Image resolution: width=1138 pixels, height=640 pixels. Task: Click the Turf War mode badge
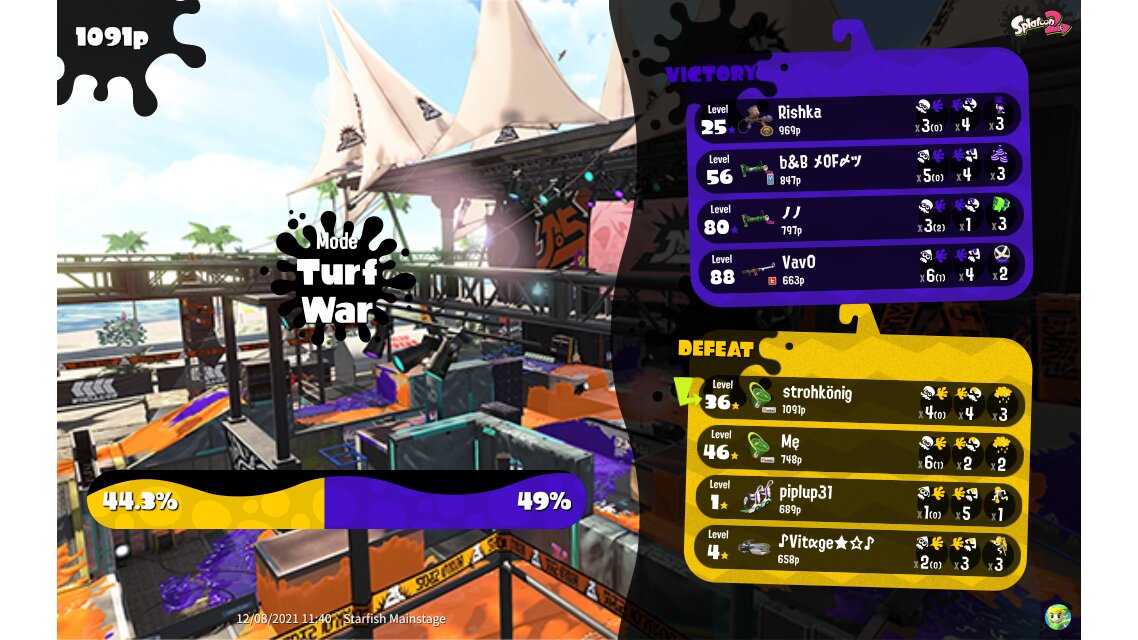point(337,277)
